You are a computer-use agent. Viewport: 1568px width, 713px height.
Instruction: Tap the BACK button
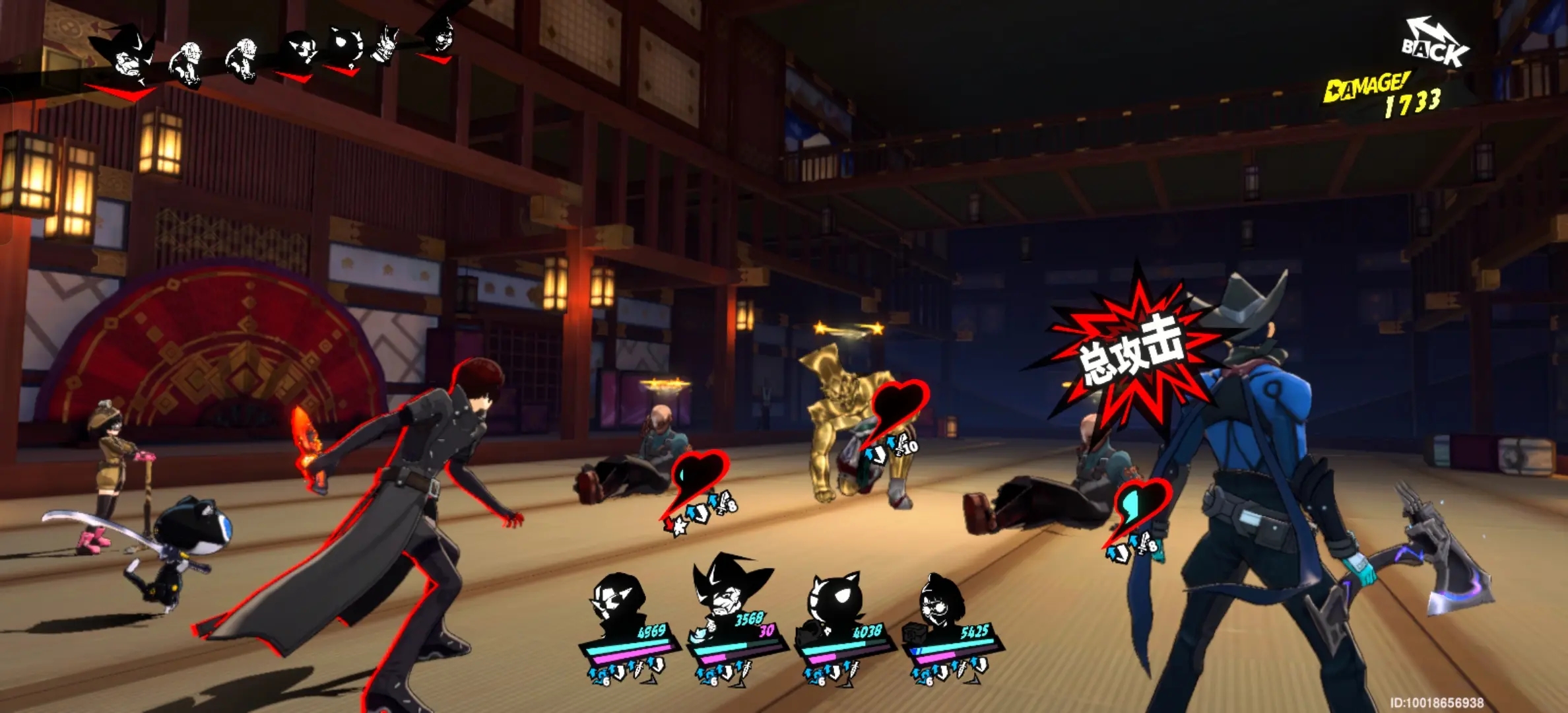click(1435, 46)
